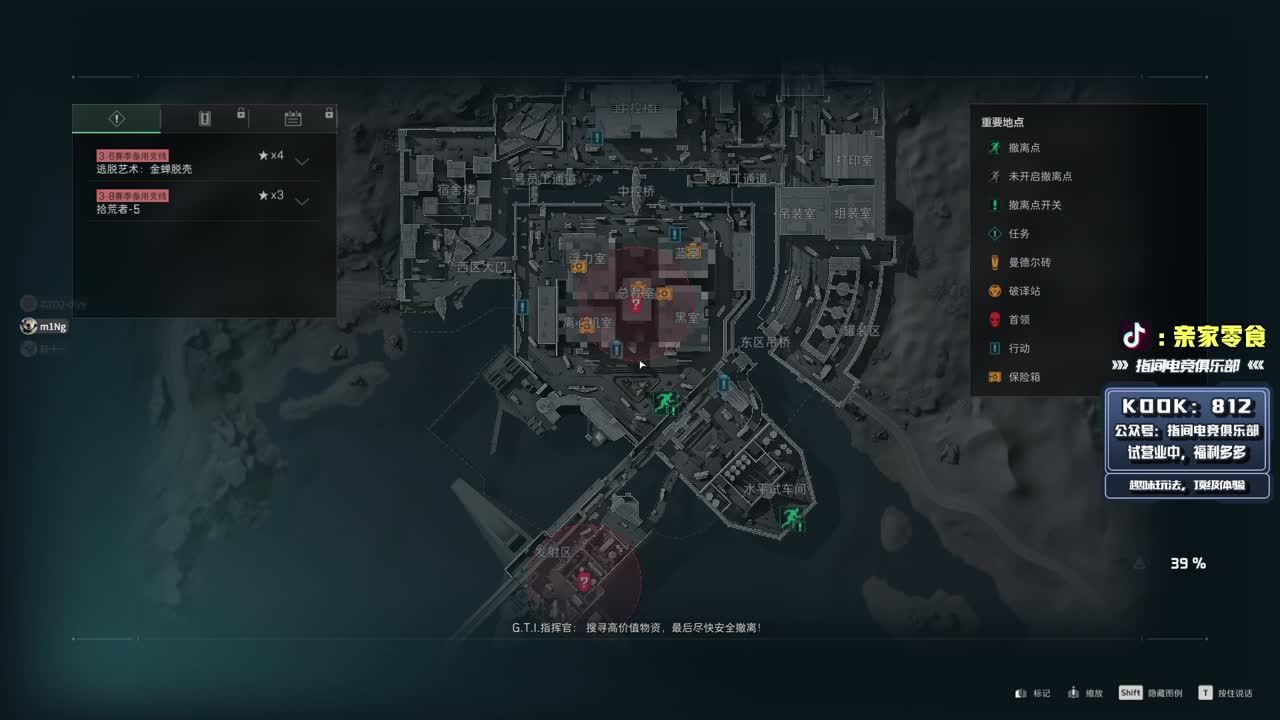1280x720 pixels.
Task: Click the 撤离点 legend entry
Action: coord(1025,148)
